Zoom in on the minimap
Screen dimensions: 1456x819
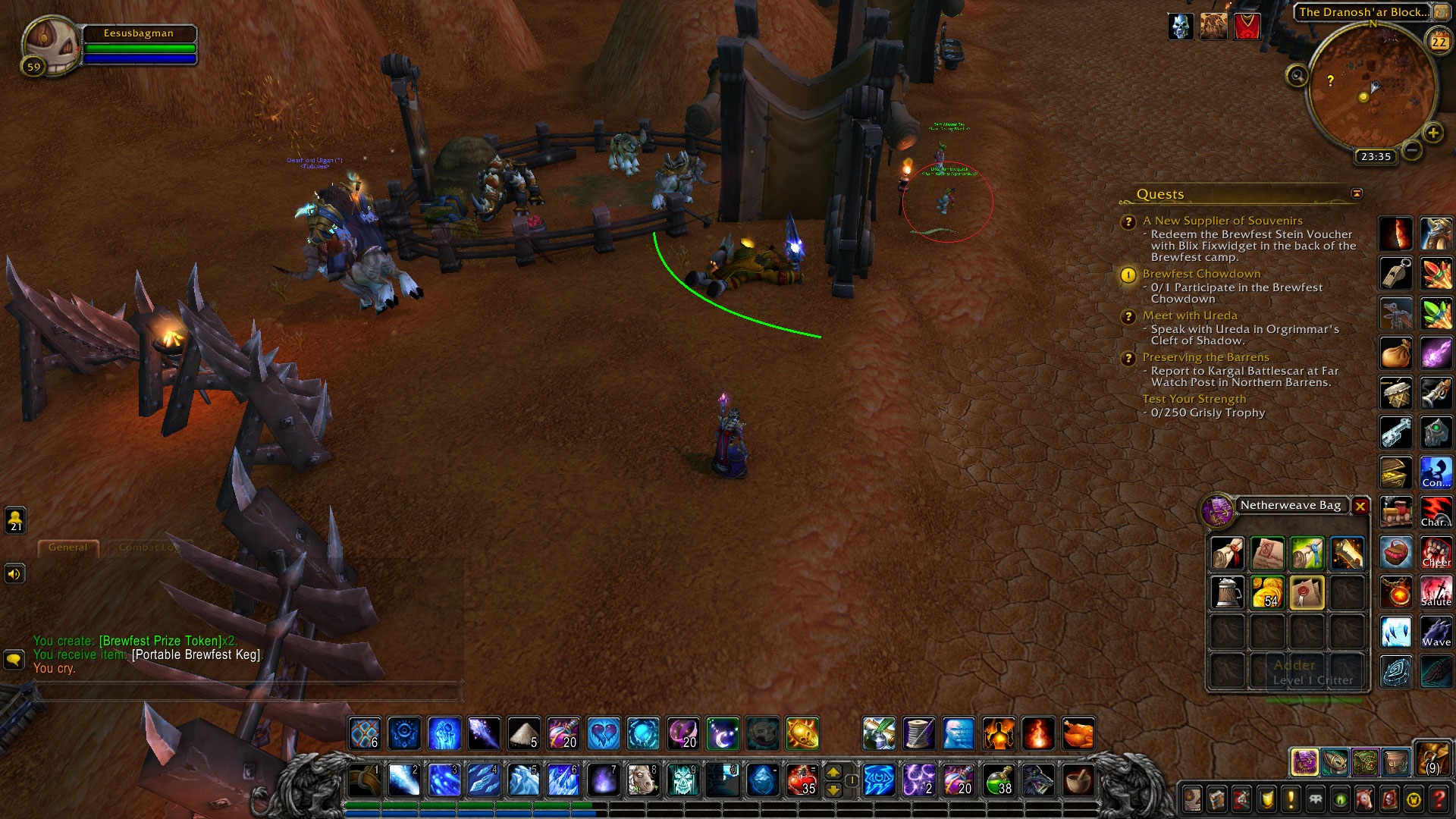[x=1432, y=133]
